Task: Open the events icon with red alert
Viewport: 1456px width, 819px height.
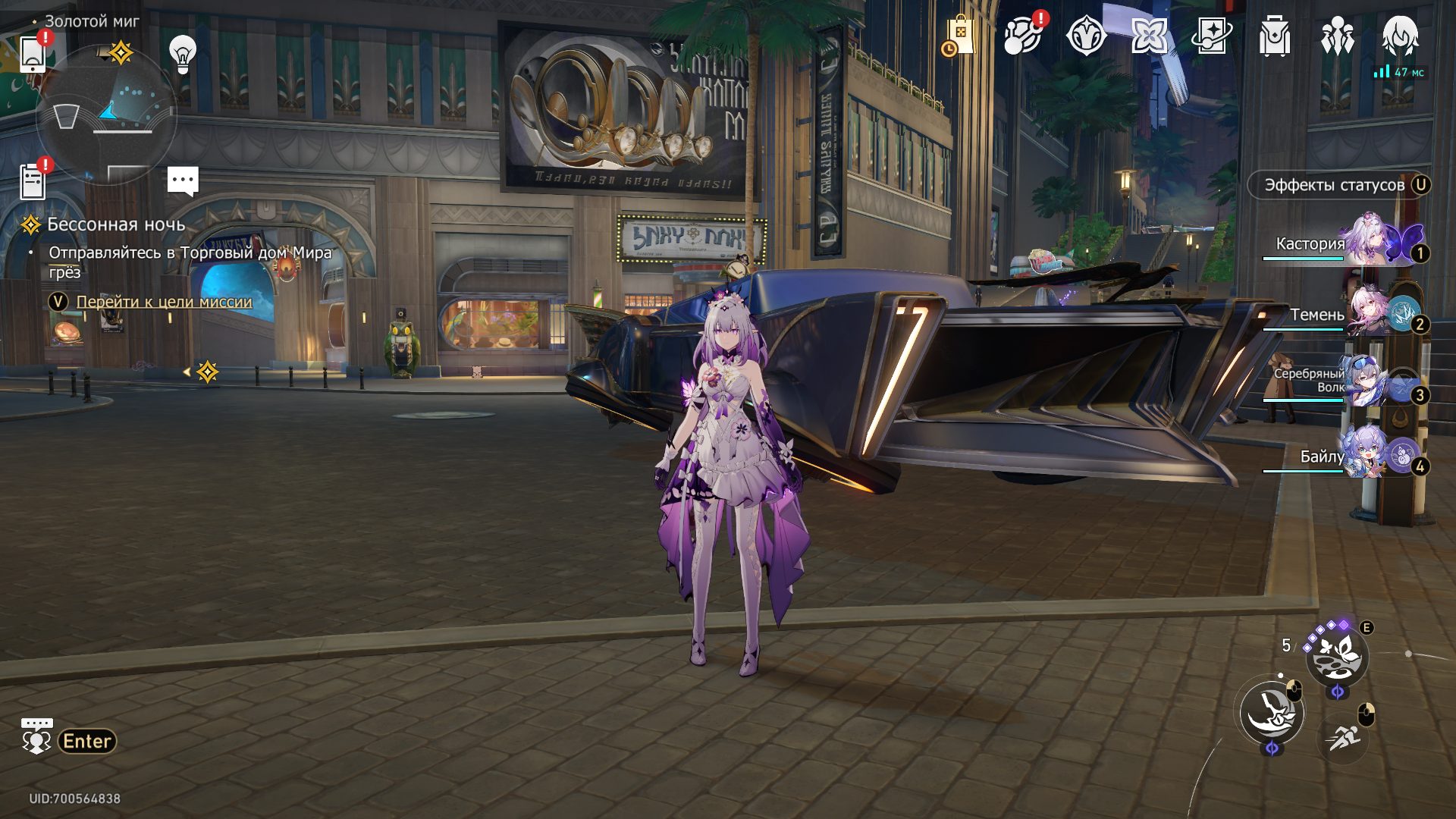Action: click(1022, 36)
